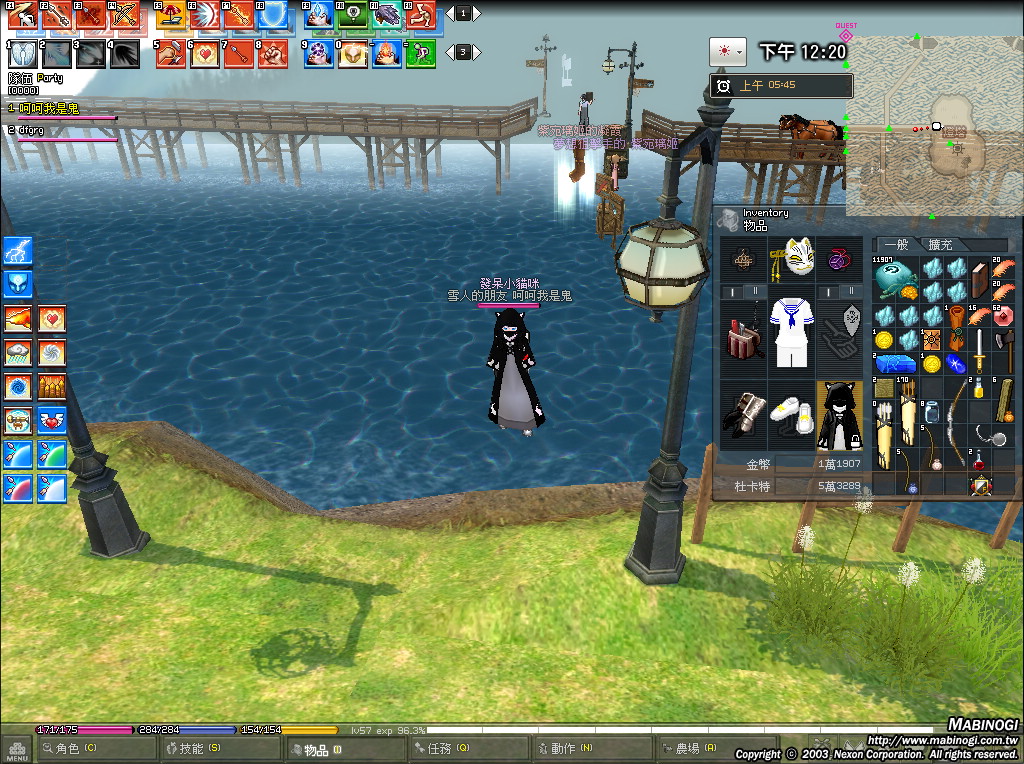Click the minimap
The height and width of the screenshot is (764, 1024).
[x=934, y=127]
